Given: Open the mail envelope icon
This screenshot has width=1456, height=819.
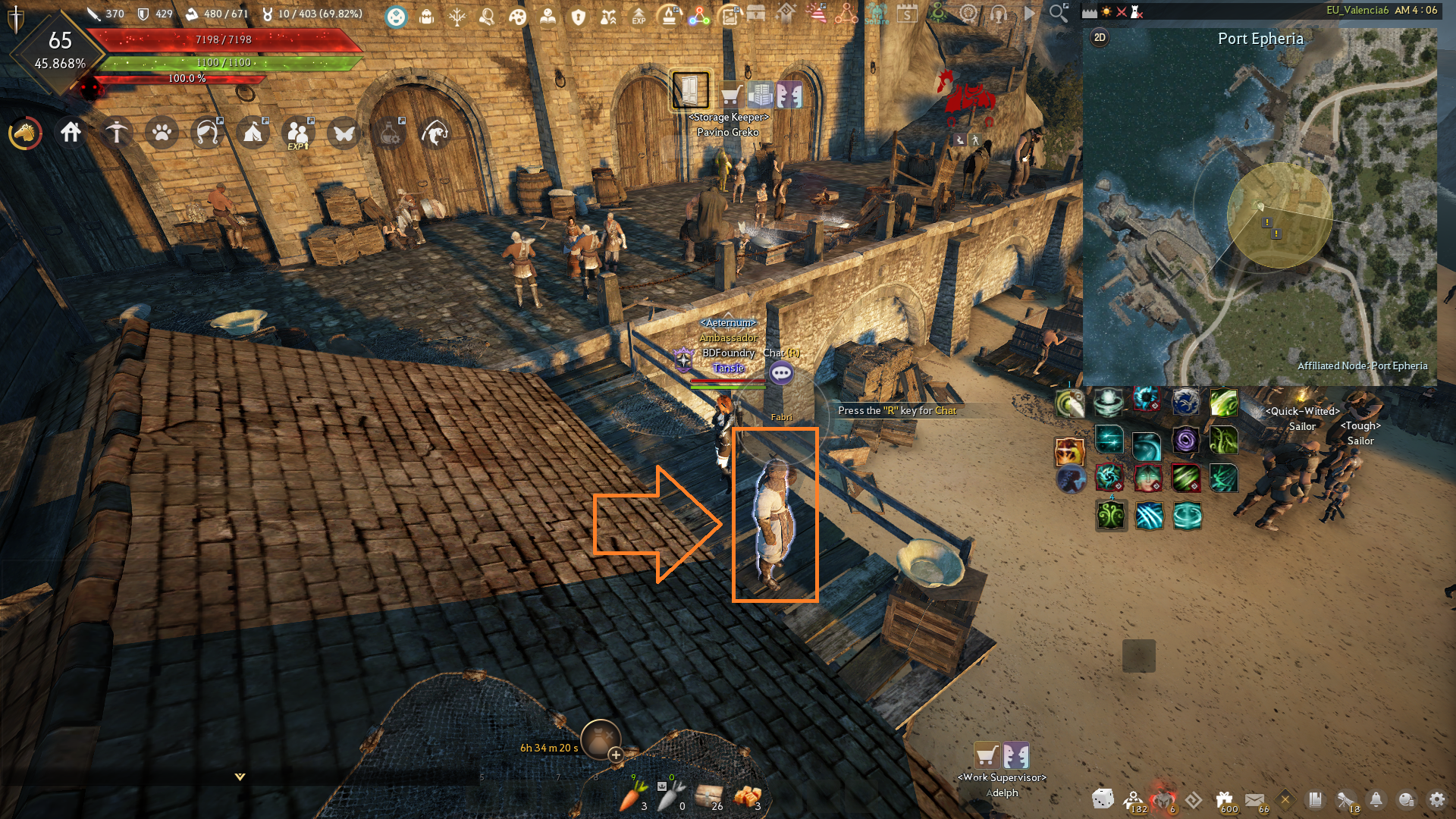Looking at the screenshot, I should [x=1254, y=799].
